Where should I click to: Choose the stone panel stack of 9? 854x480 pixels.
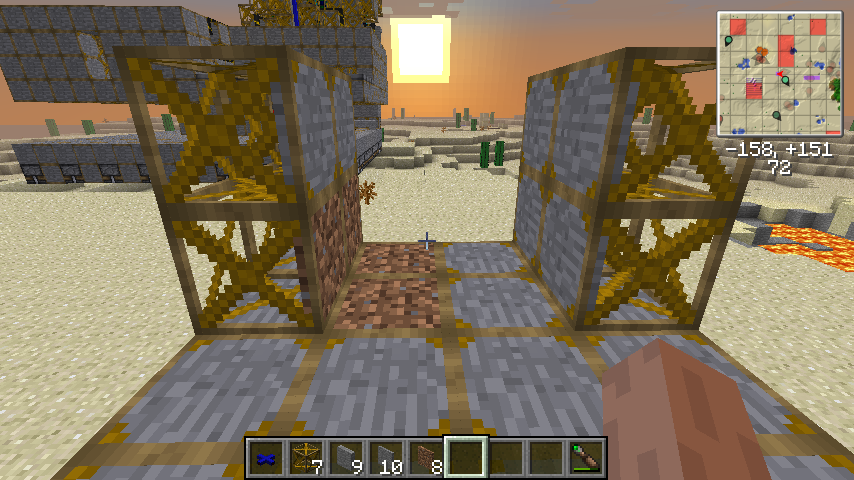(x=345, y=458)
